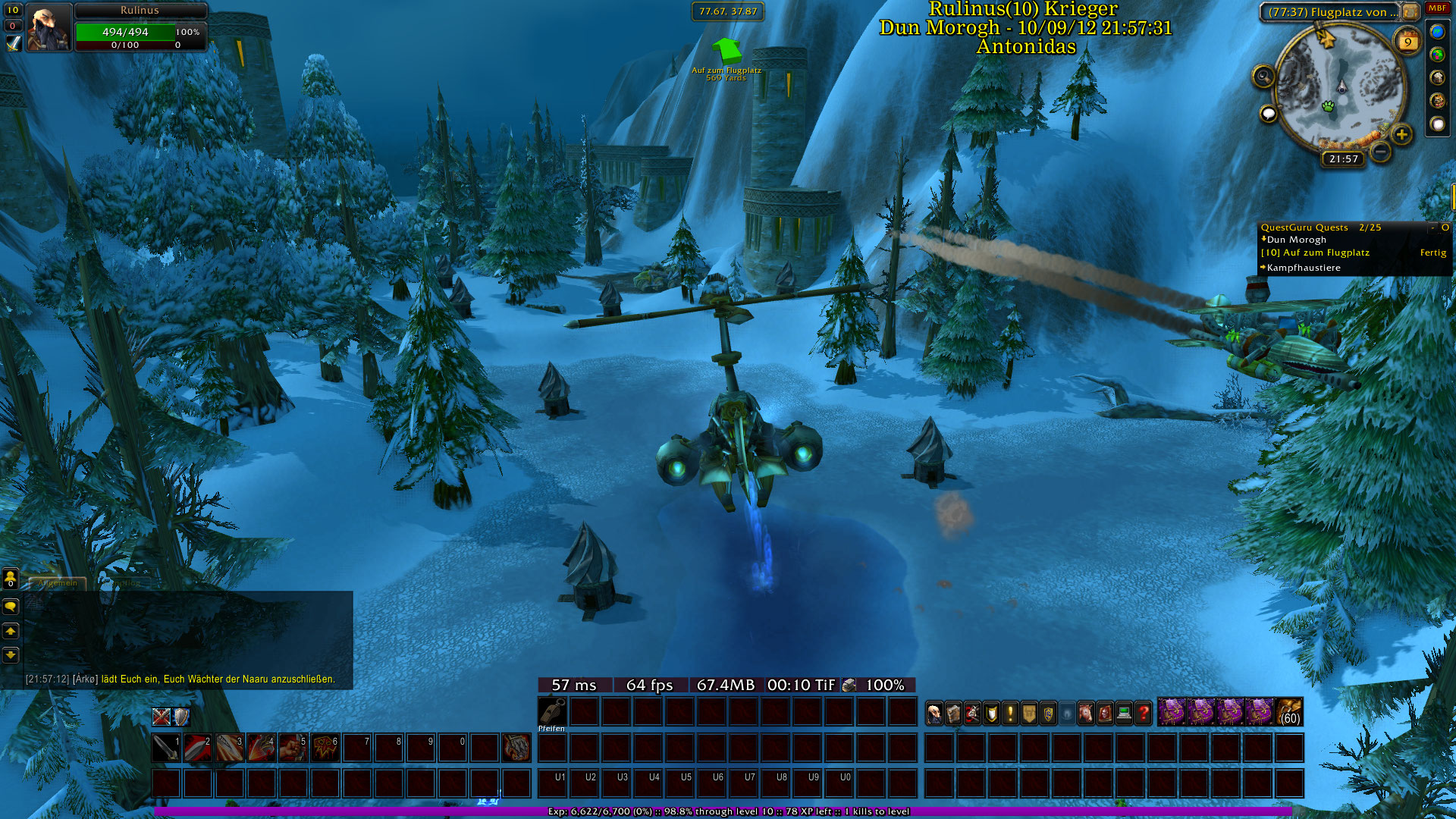Activate the Battle Stance crossed swords icon
1456x819 pixels.
pos(161,717)
